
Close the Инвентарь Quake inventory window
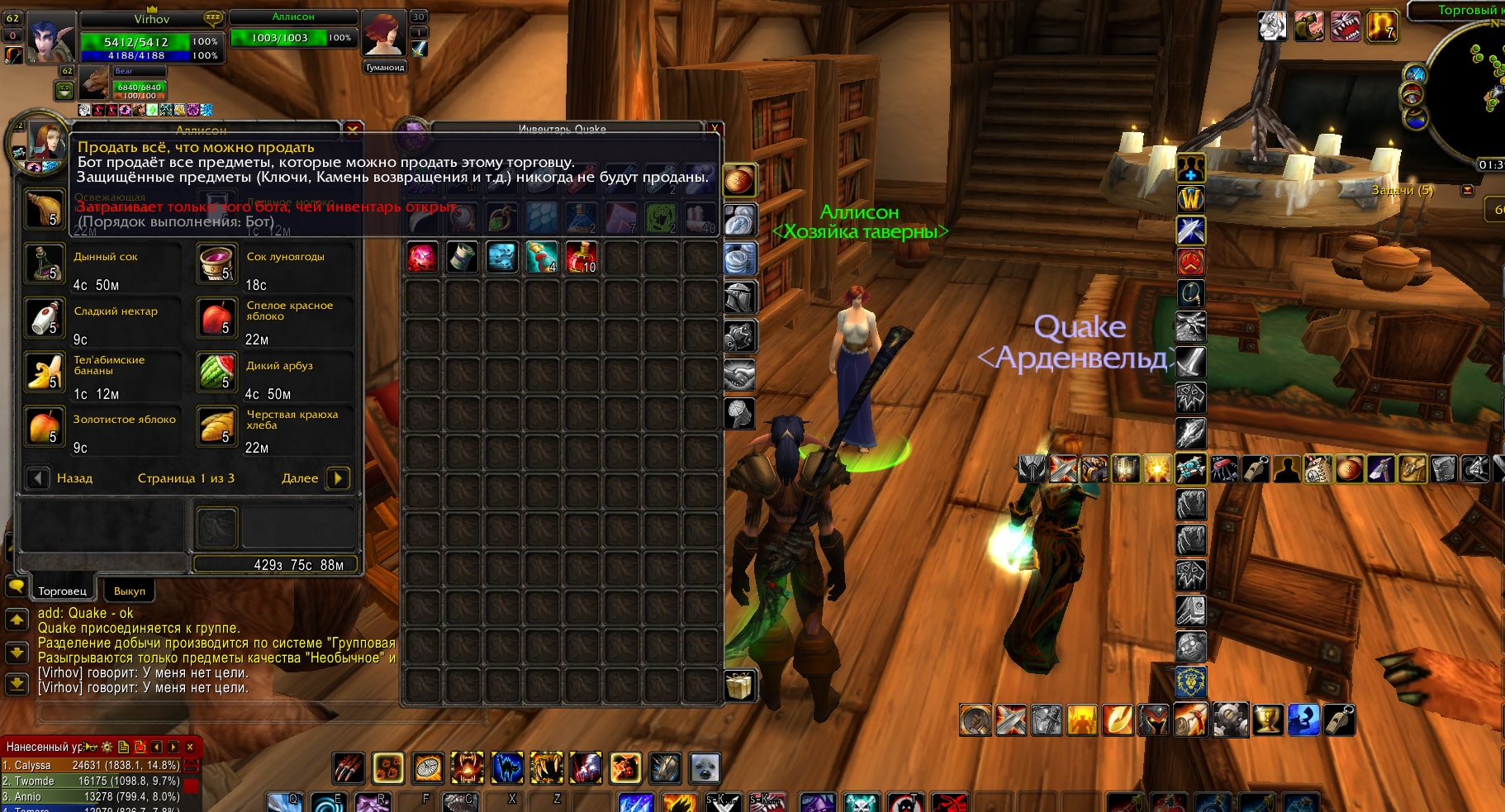click(715, 129)
